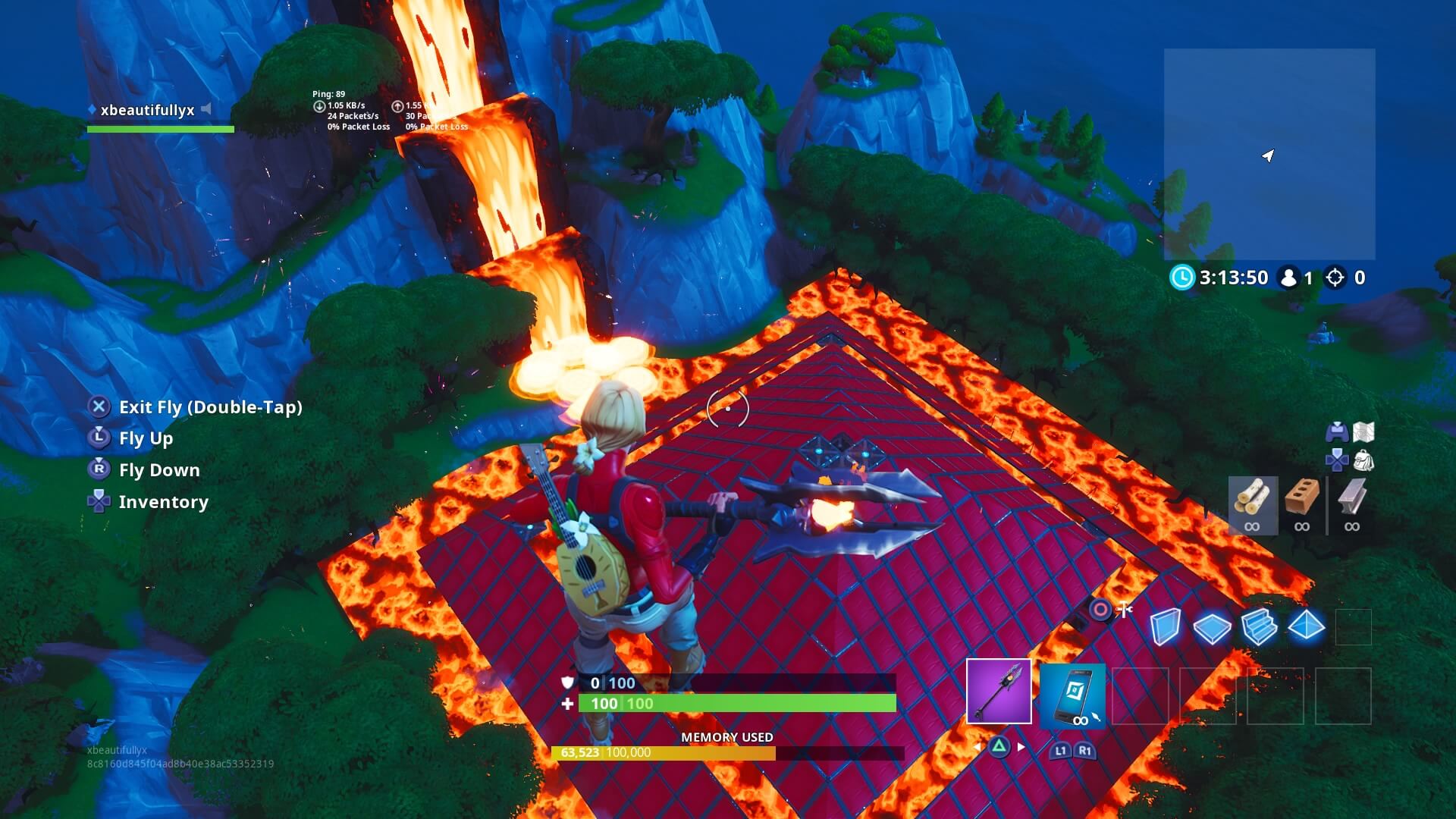
Task: Click the 'Fly Down' prompt
Action: coord(158,470)
